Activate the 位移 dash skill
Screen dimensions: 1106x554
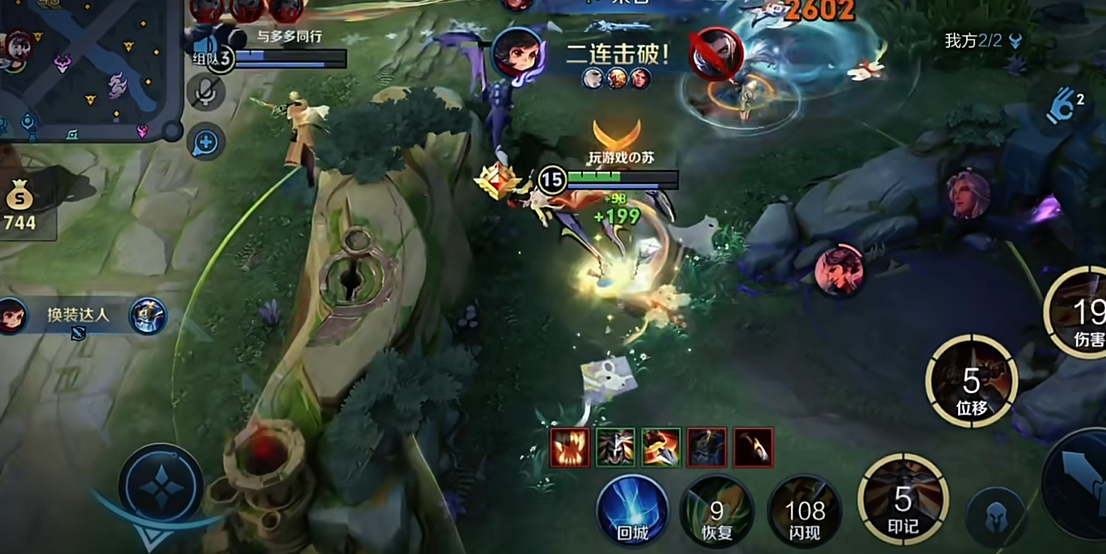tap(971, 380)
